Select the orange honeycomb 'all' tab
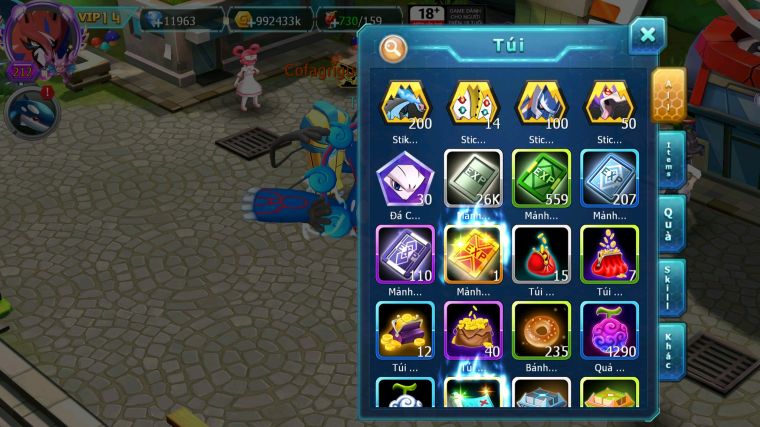Screen dimensions: 760x427 [669, 96]
